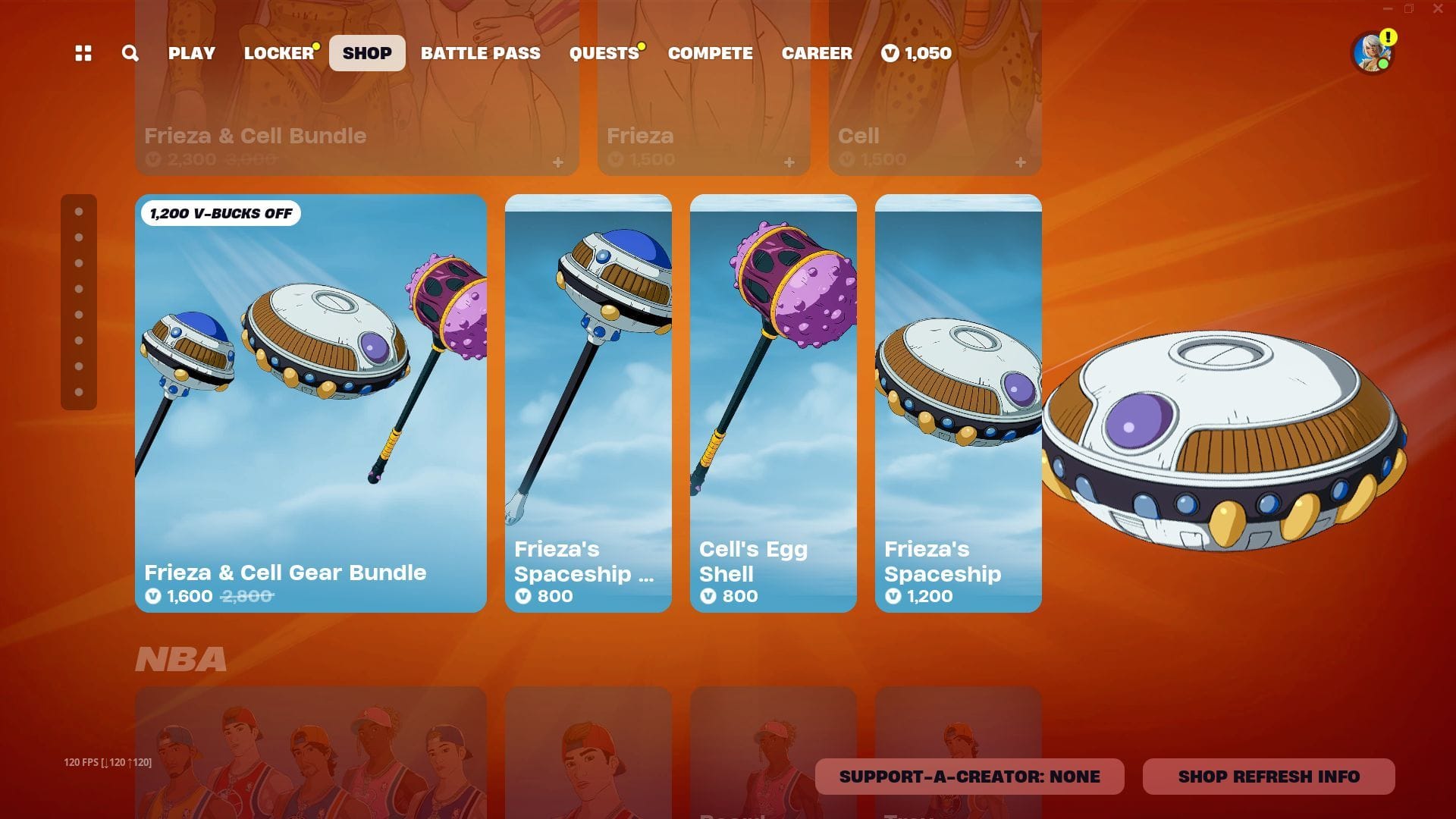
Task: Open the Fortnite main menu grid icon
Action: [83, 53]
